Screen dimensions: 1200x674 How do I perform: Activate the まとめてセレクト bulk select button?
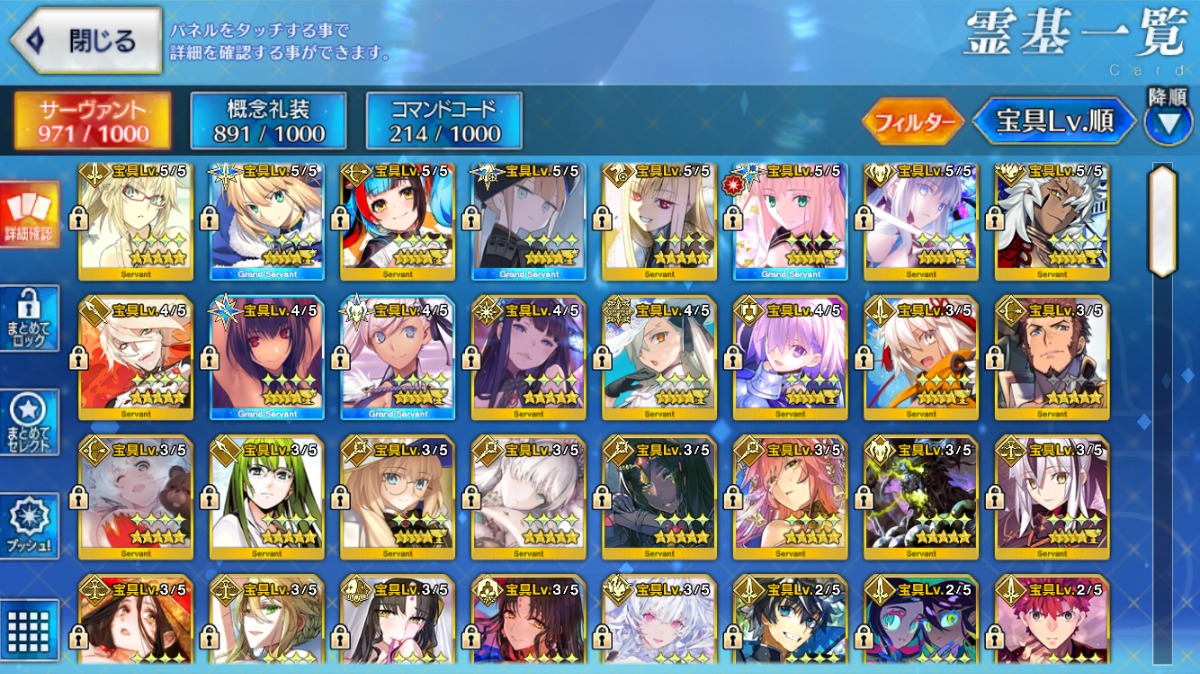(29, 422)
